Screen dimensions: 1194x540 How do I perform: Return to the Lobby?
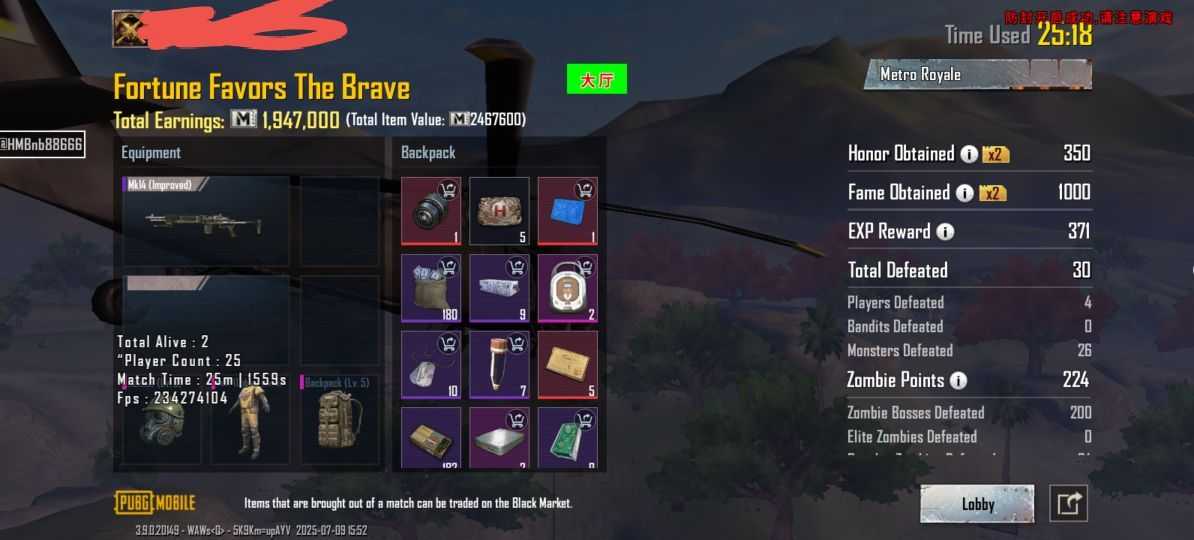977,504
